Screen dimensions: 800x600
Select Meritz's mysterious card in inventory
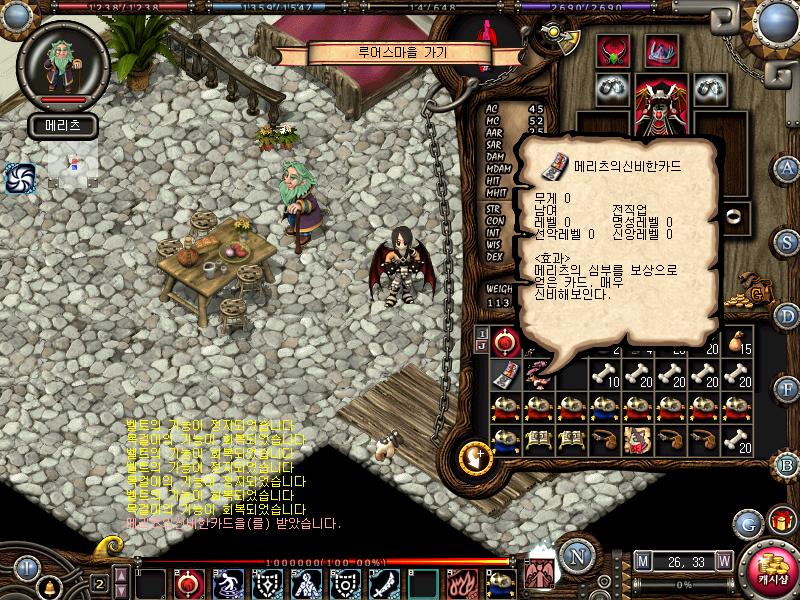pos(507,373)
